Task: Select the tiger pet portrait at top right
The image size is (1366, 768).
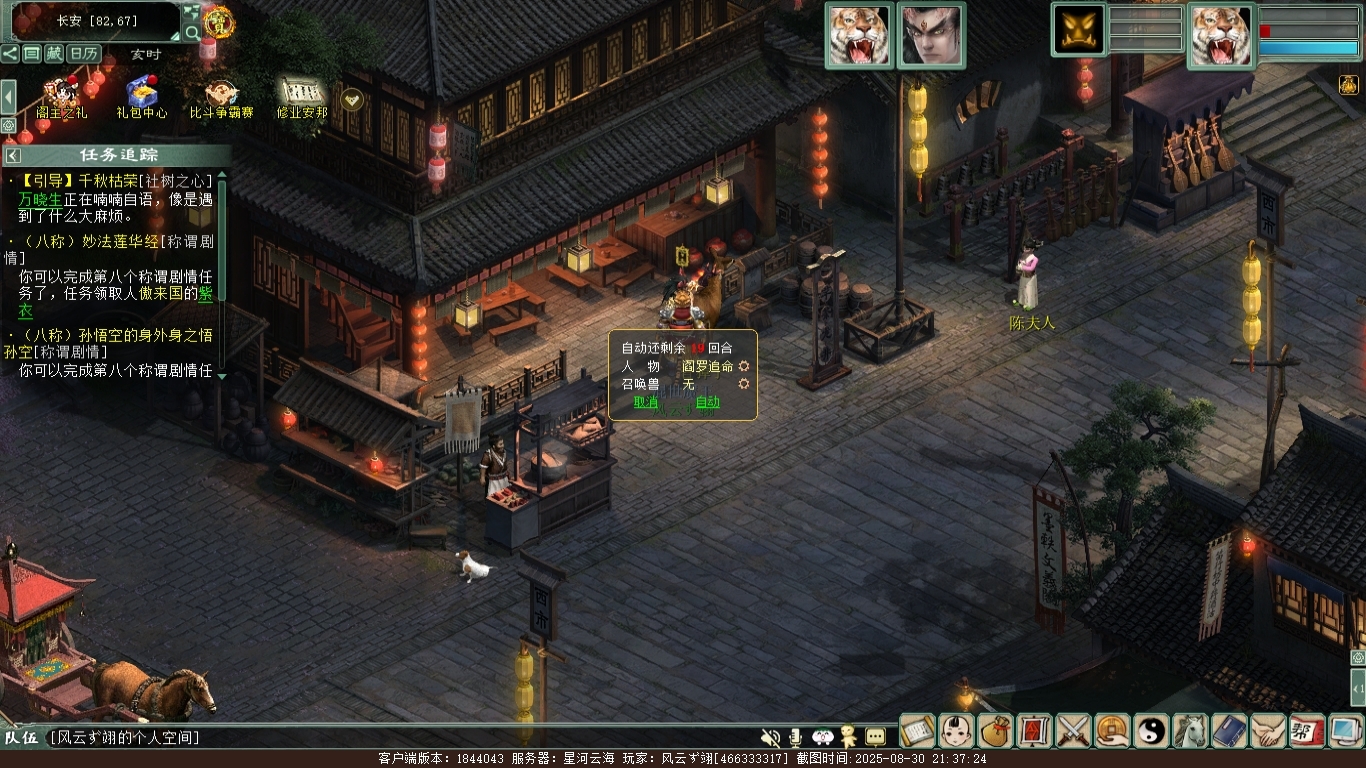Action: [x=1220, y=36]
